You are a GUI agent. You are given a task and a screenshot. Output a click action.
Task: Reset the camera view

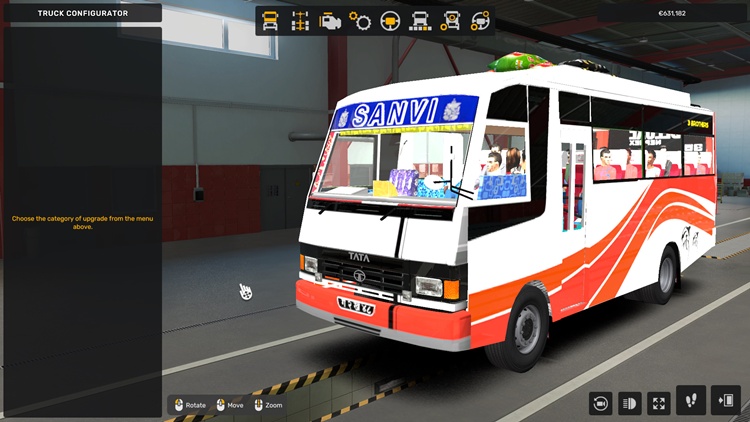tap(601, 402)
